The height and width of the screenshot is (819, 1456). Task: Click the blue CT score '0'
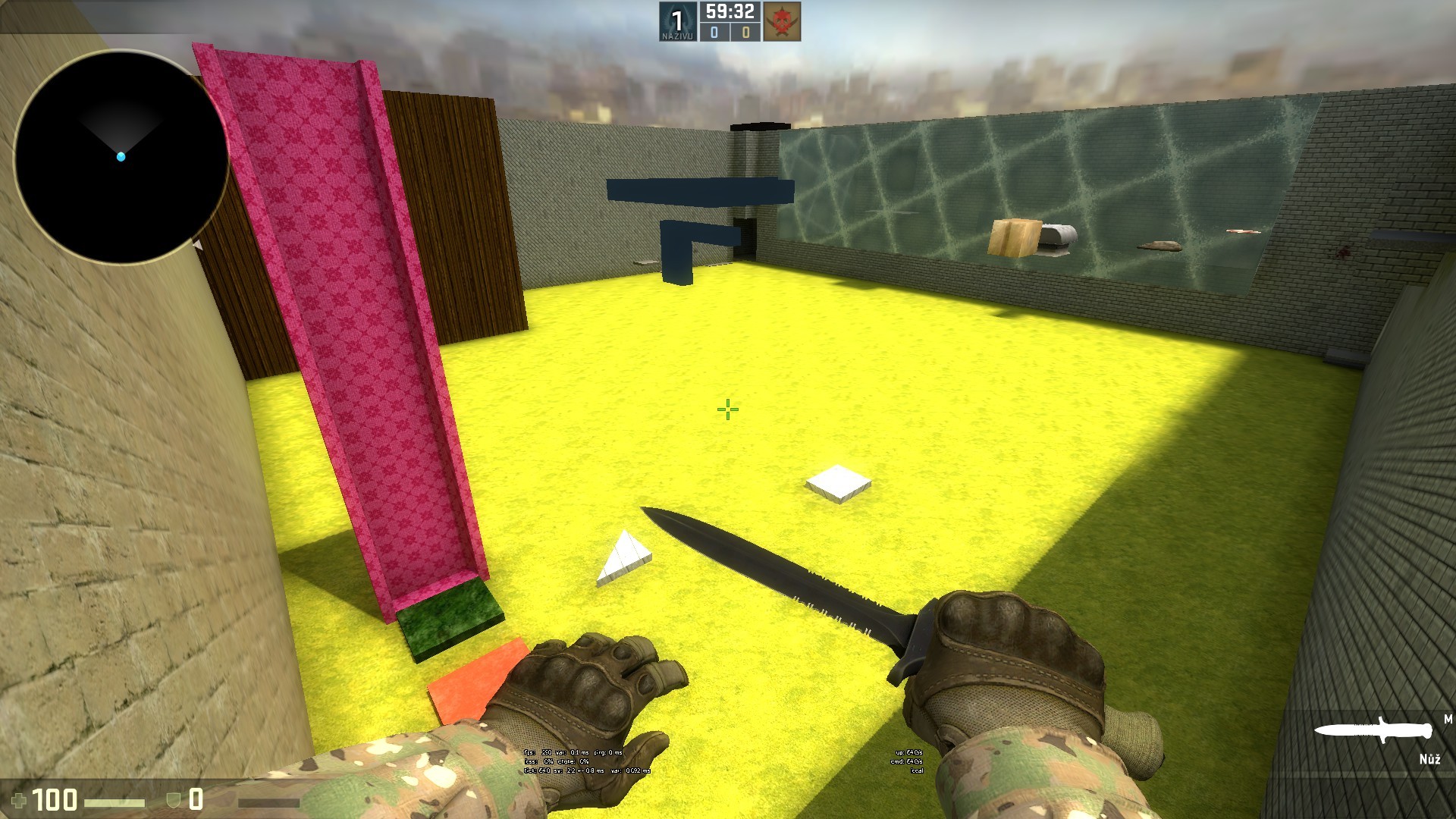coord(714,33)
